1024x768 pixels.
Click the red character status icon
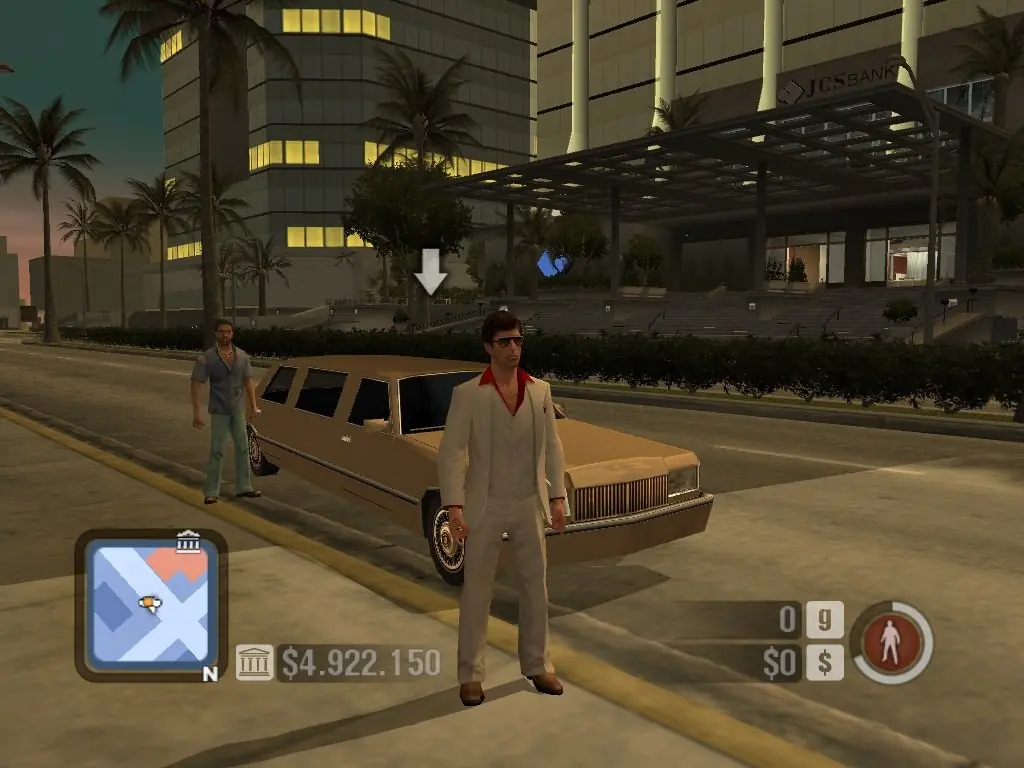coord(890,642)
